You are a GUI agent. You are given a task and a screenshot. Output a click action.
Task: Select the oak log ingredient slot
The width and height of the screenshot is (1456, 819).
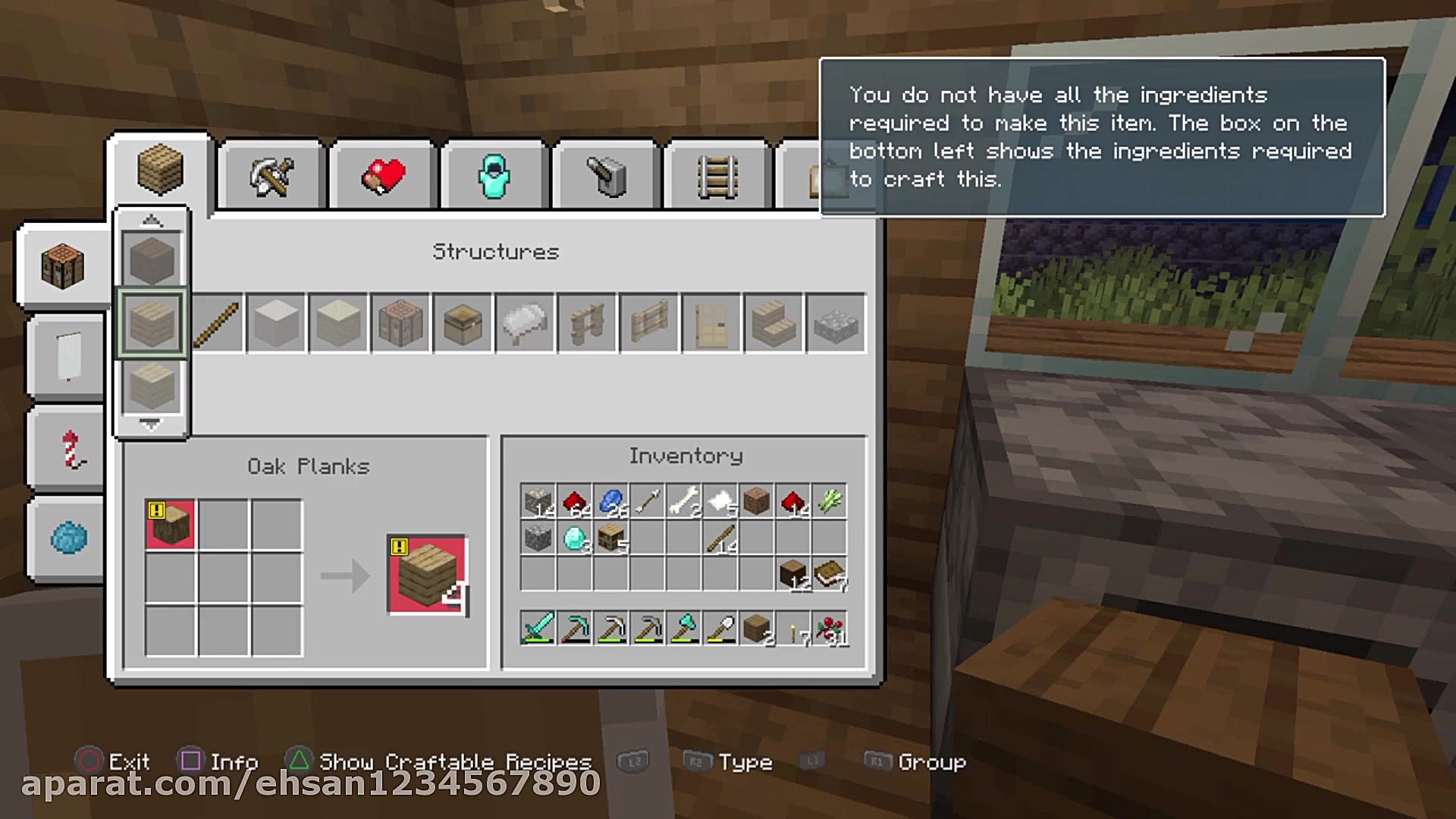(170, 524)
